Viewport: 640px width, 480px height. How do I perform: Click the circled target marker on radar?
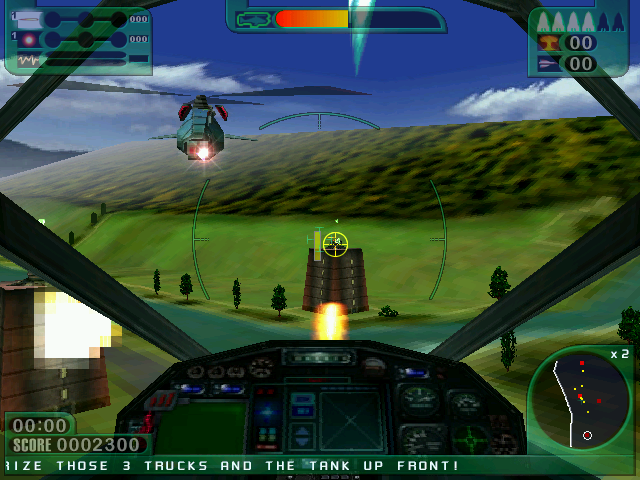click(587, 435)
